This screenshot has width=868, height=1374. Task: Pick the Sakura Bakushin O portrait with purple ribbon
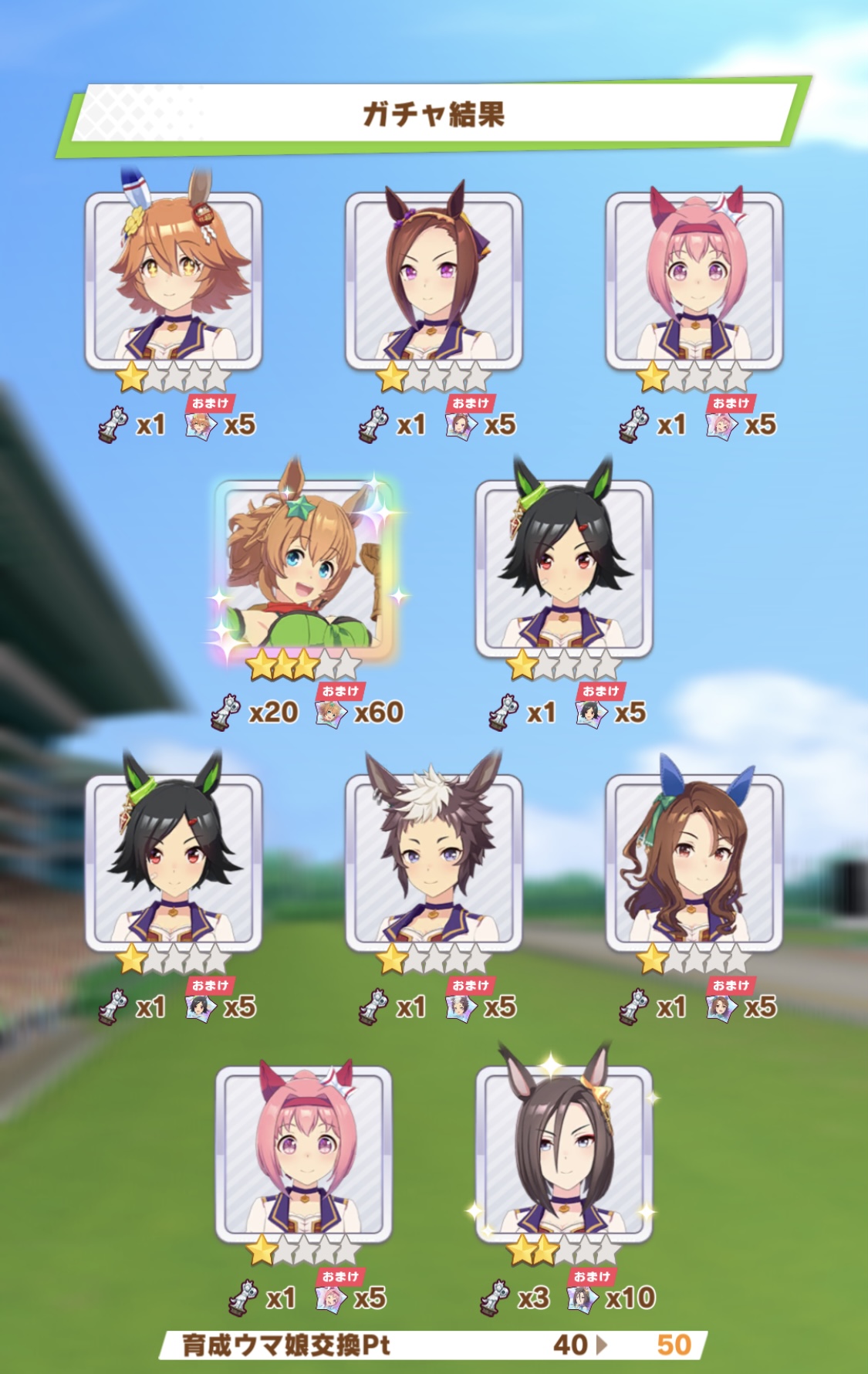433,280
